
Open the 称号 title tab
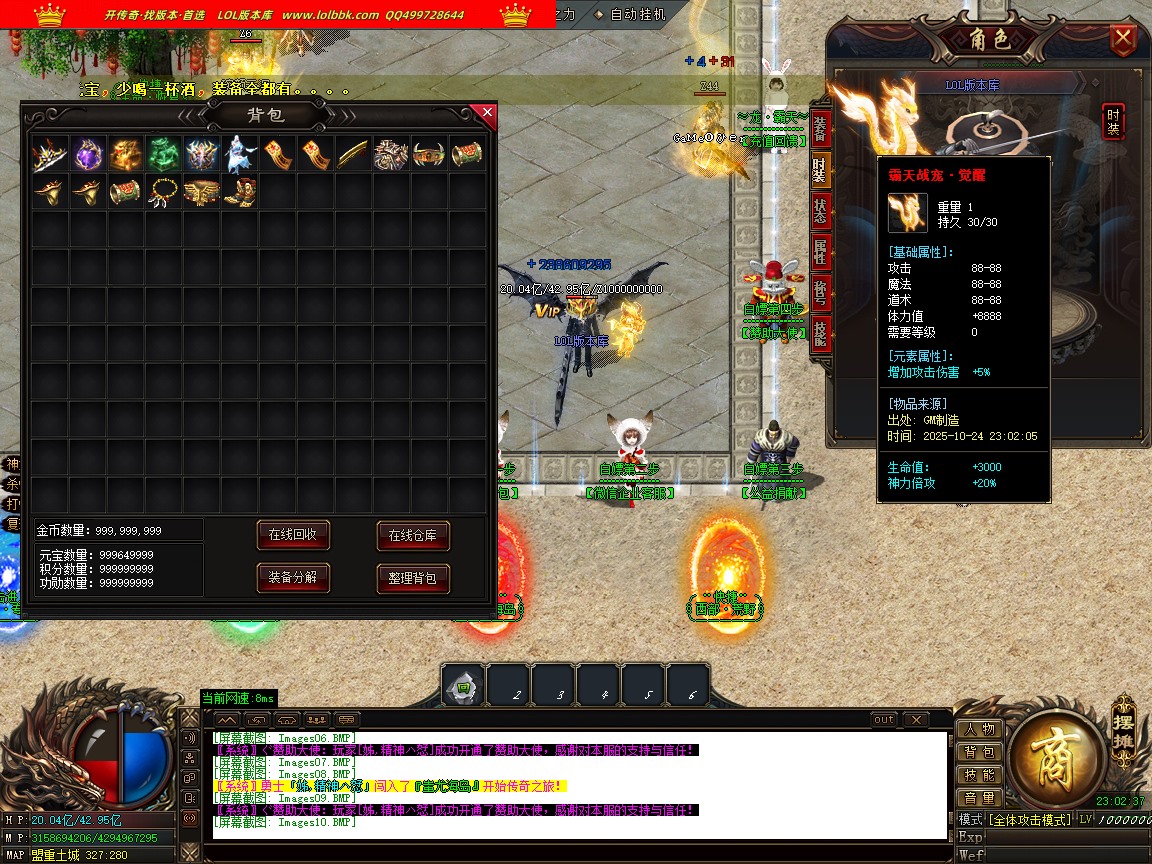(820, 293)
